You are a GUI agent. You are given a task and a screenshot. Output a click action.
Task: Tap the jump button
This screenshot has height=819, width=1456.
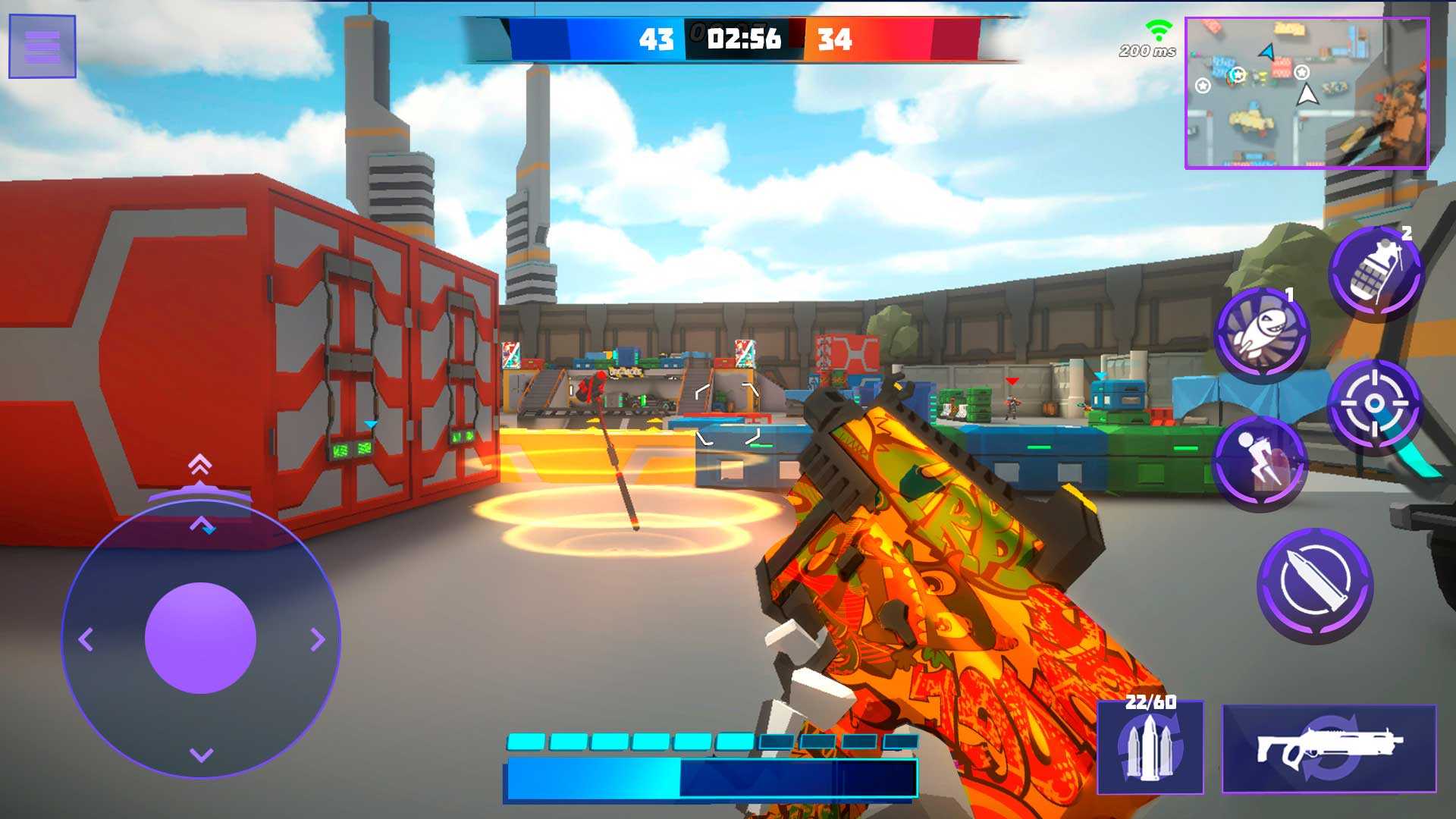point(1259,462)
